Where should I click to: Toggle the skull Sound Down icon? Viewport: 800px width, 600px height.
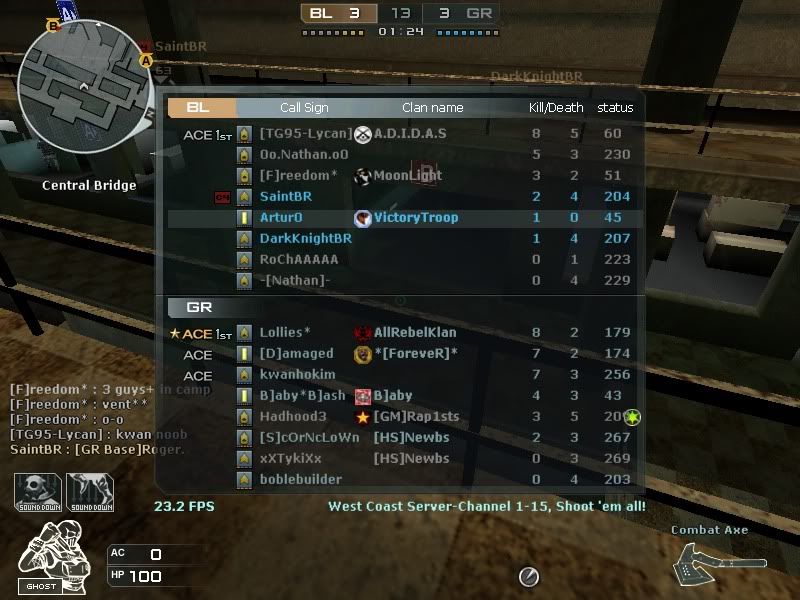pyautogui.click(x=37, y=492)
